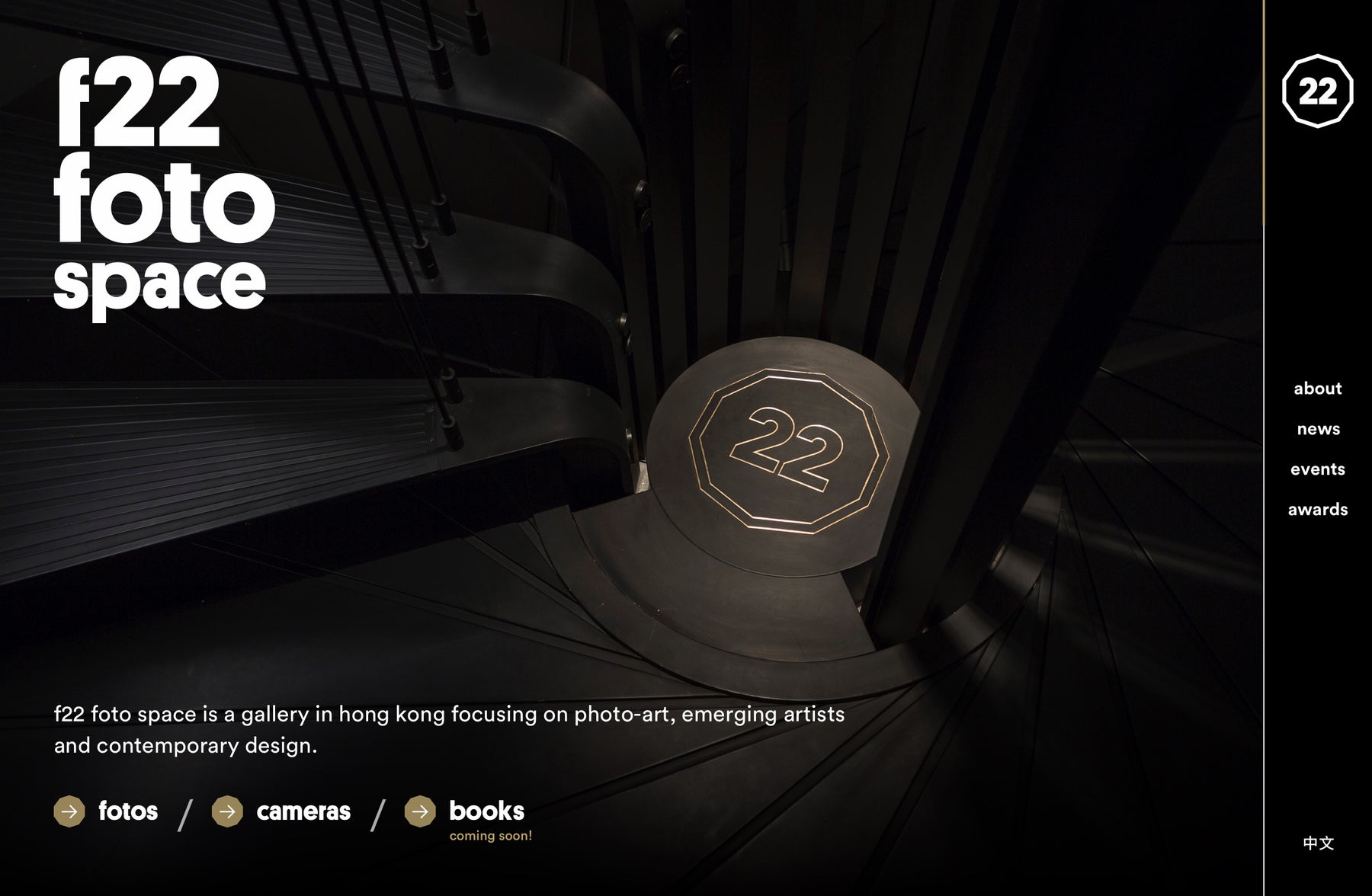Click the gold arrow beside cameras

coord(227,811)
